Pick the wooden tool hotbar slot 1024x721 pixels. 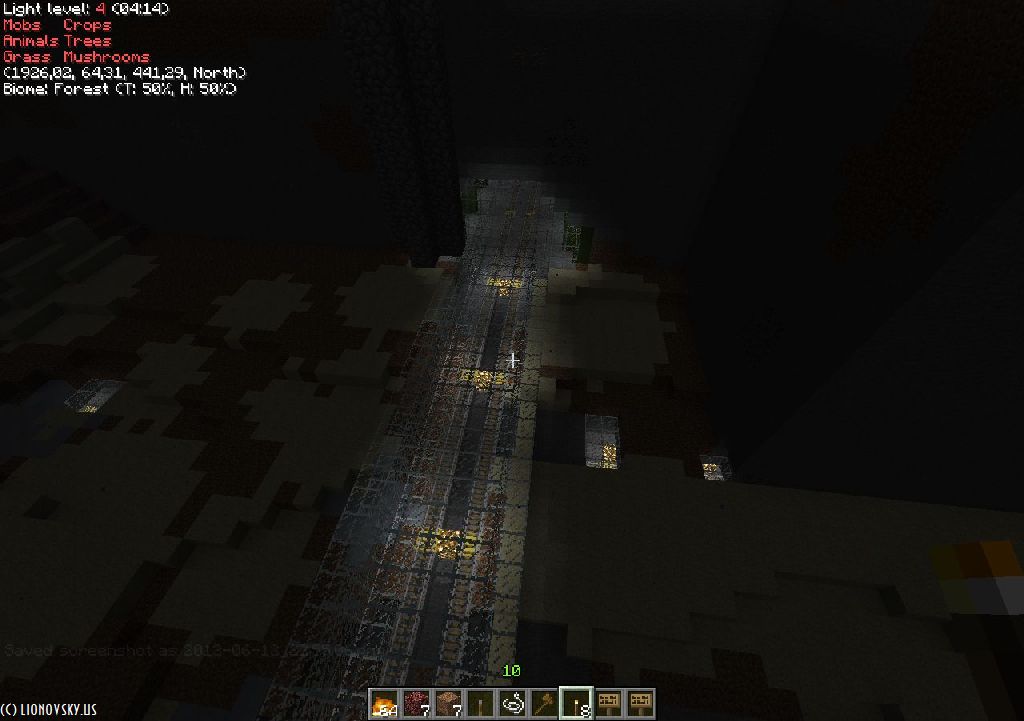(544, 703)
